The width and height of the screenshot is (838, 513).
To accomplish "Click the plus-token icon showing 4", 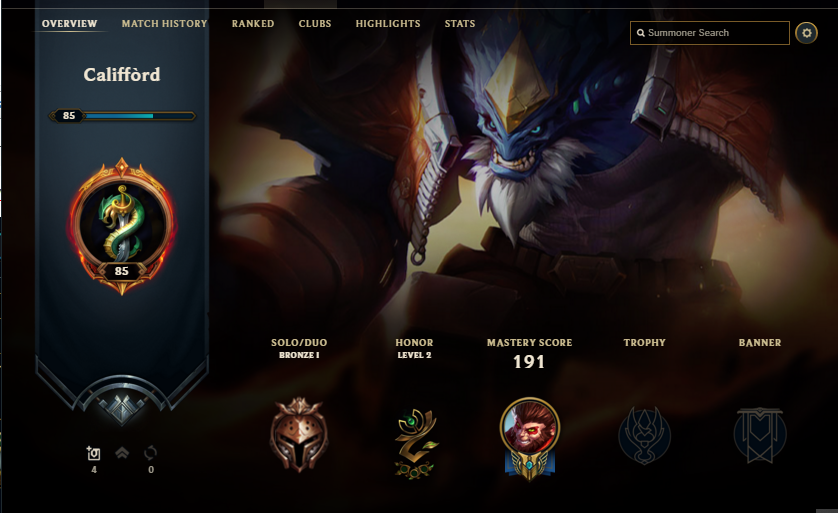I will [x=94, y=453].
